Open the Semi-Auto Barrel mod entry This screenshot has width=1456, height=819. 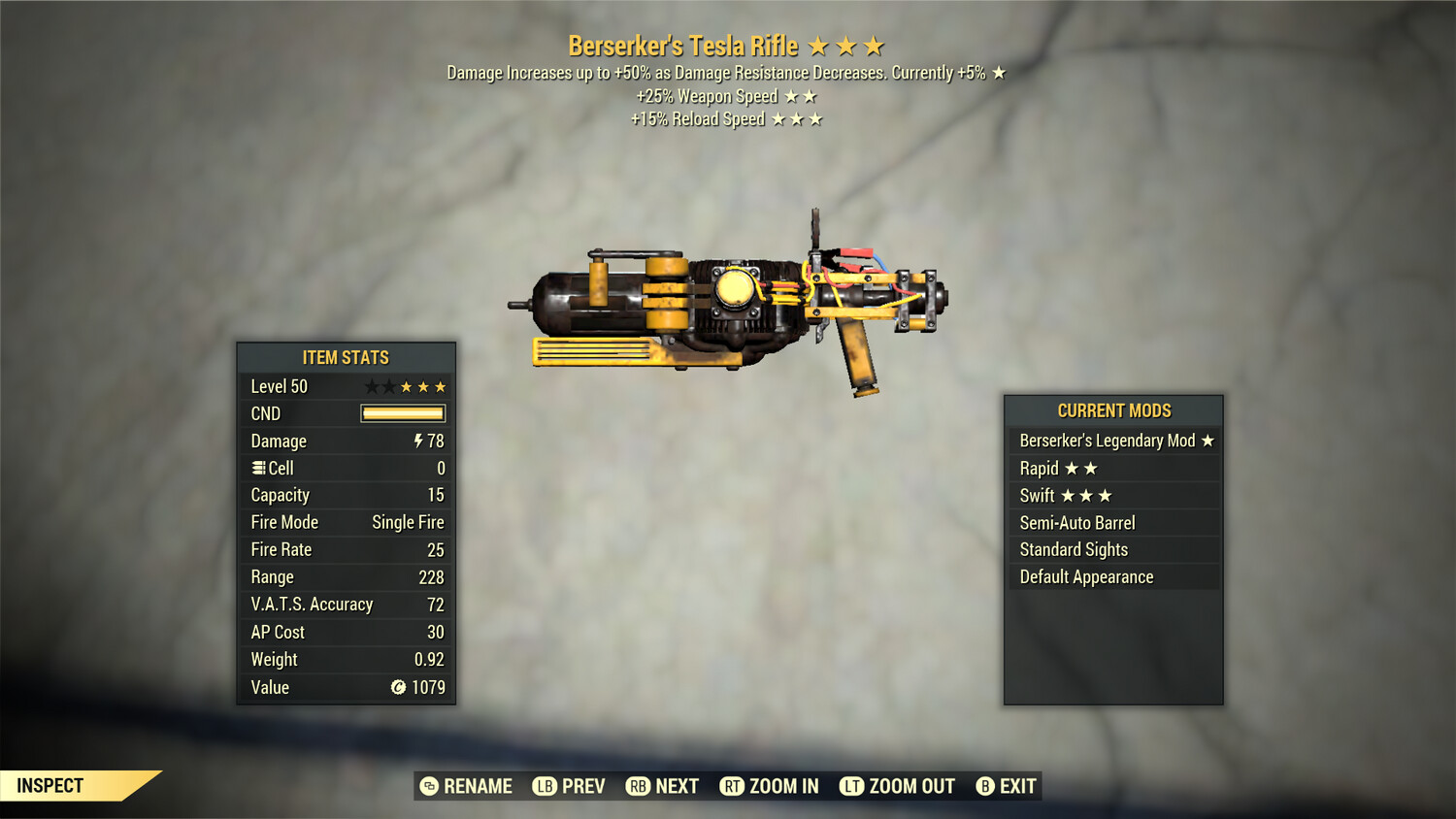point(1076,522)
